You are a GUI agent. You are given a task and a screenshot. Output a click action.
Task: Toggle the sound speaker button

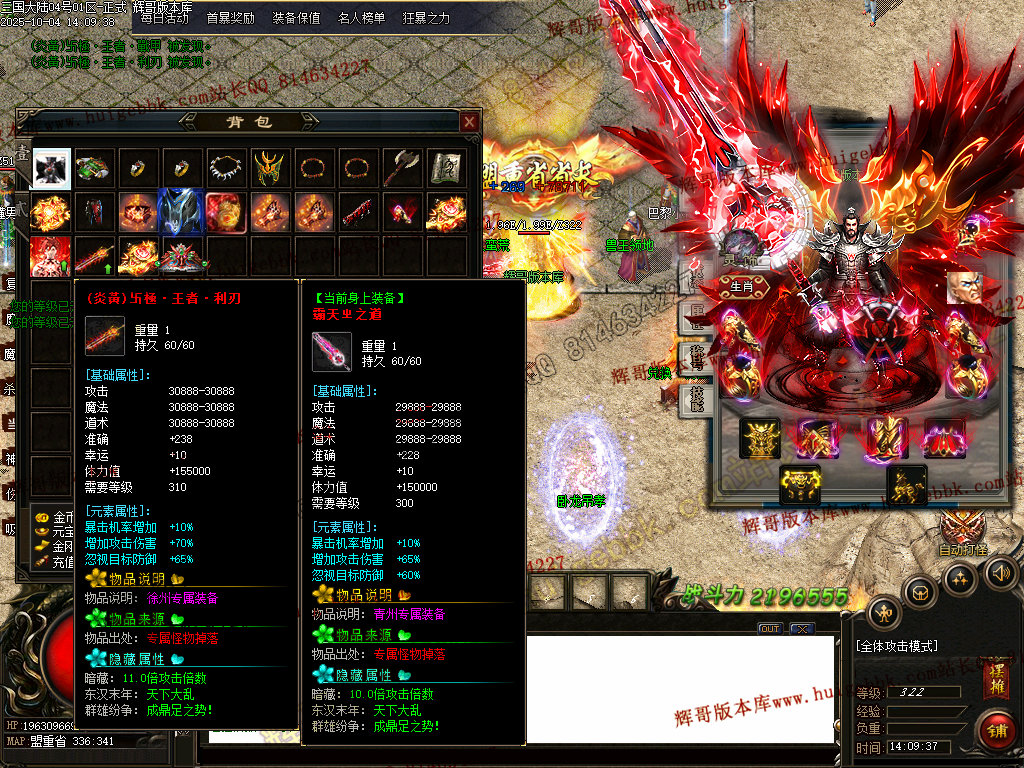1000,573
